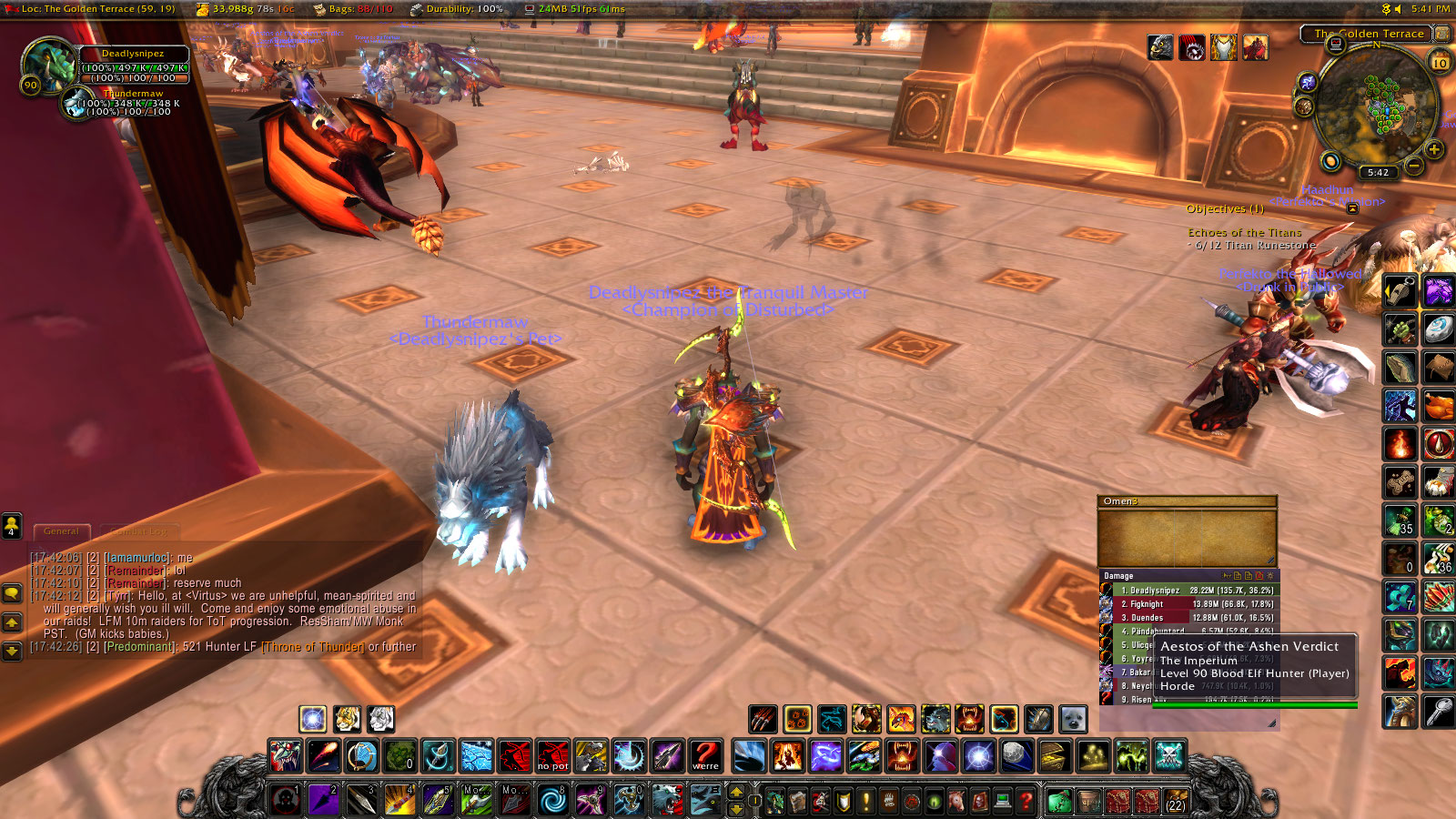Zoom in the minimap with plus button
1456x819 pixels.
tap(1434, 149)
